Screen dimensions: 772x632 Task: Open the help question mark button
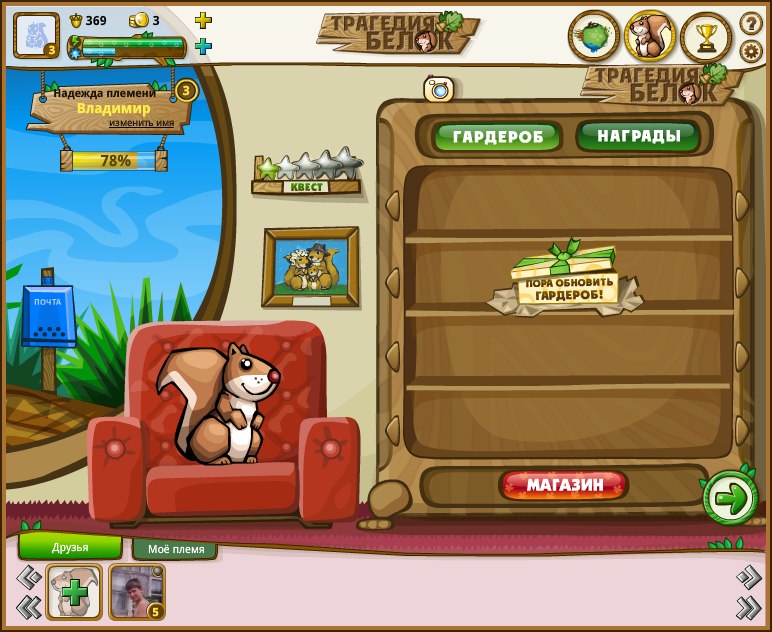(x=751, y=23)
